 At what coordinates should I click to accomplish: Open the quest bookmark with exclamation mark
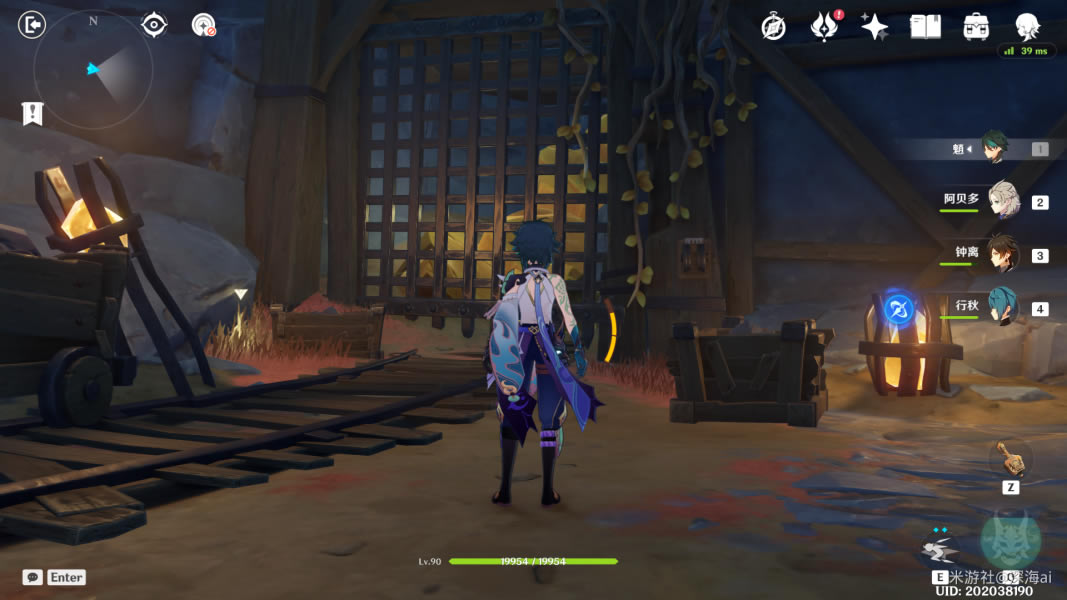32,113
